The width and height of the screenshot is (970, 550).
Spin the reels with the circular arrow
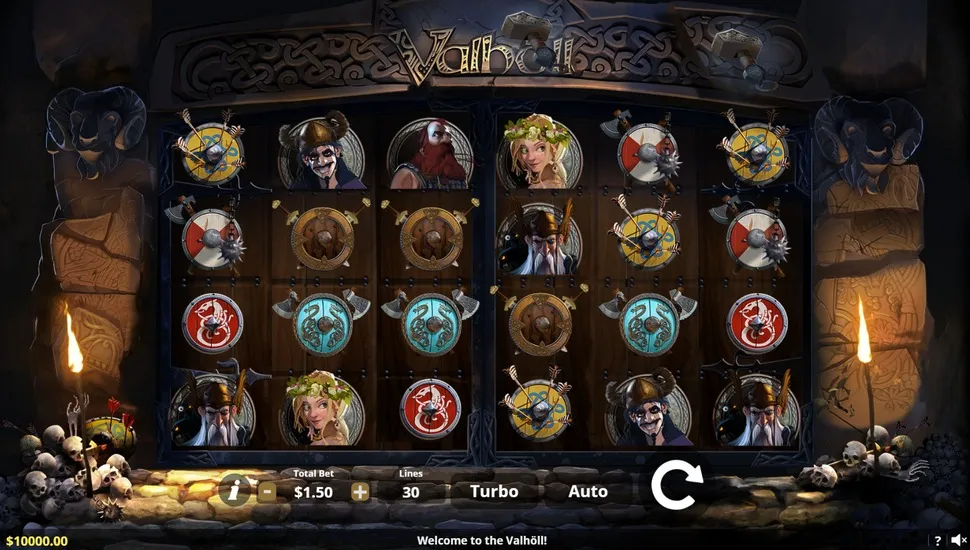pos(677,486)
